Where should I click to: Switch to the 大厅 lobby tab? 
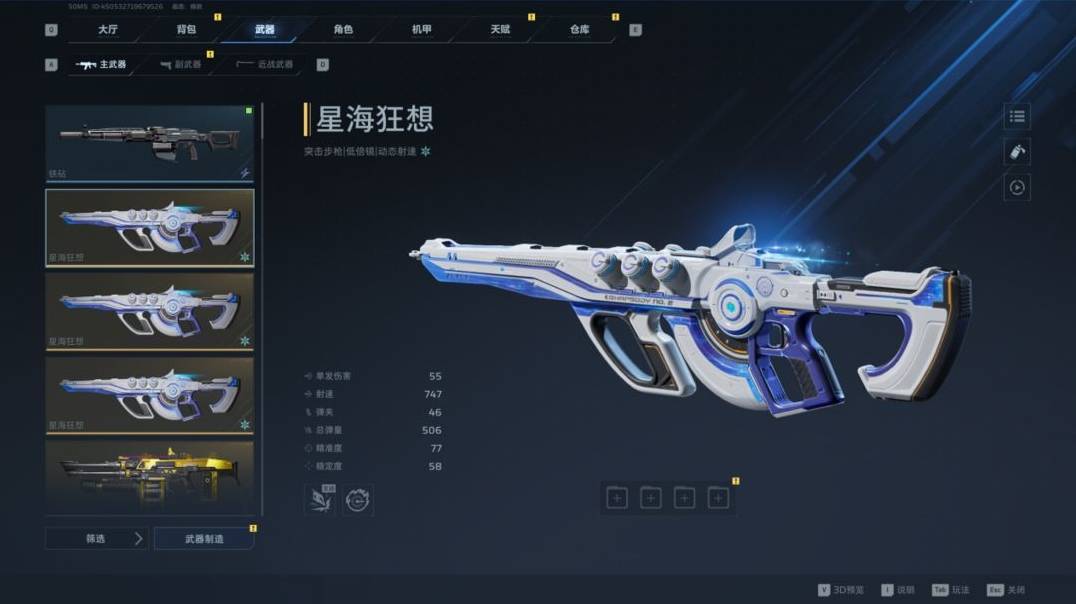(x=108, y=30)
